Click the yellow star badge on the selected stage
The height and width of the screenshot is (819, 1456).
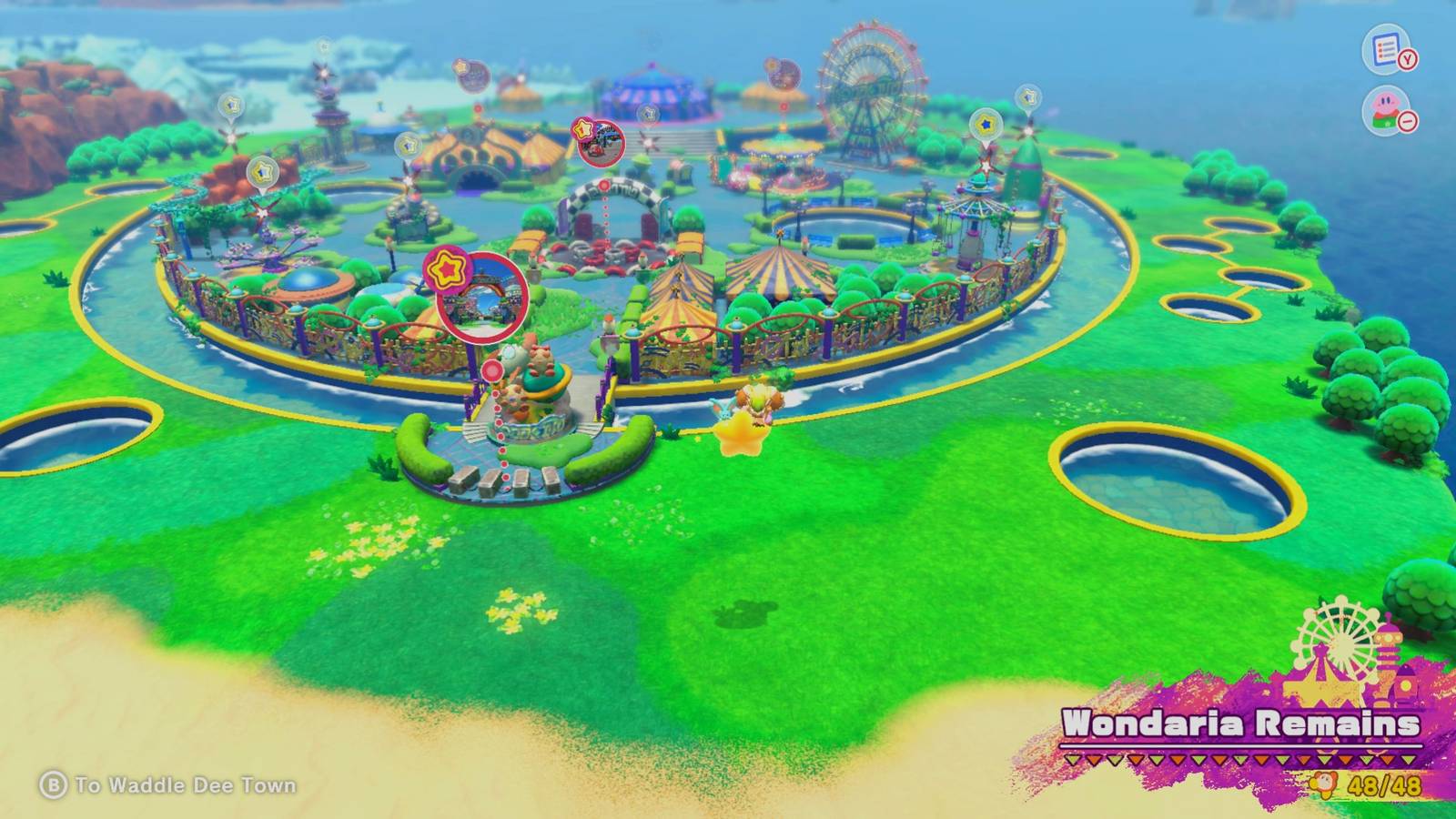click(445, 268)
